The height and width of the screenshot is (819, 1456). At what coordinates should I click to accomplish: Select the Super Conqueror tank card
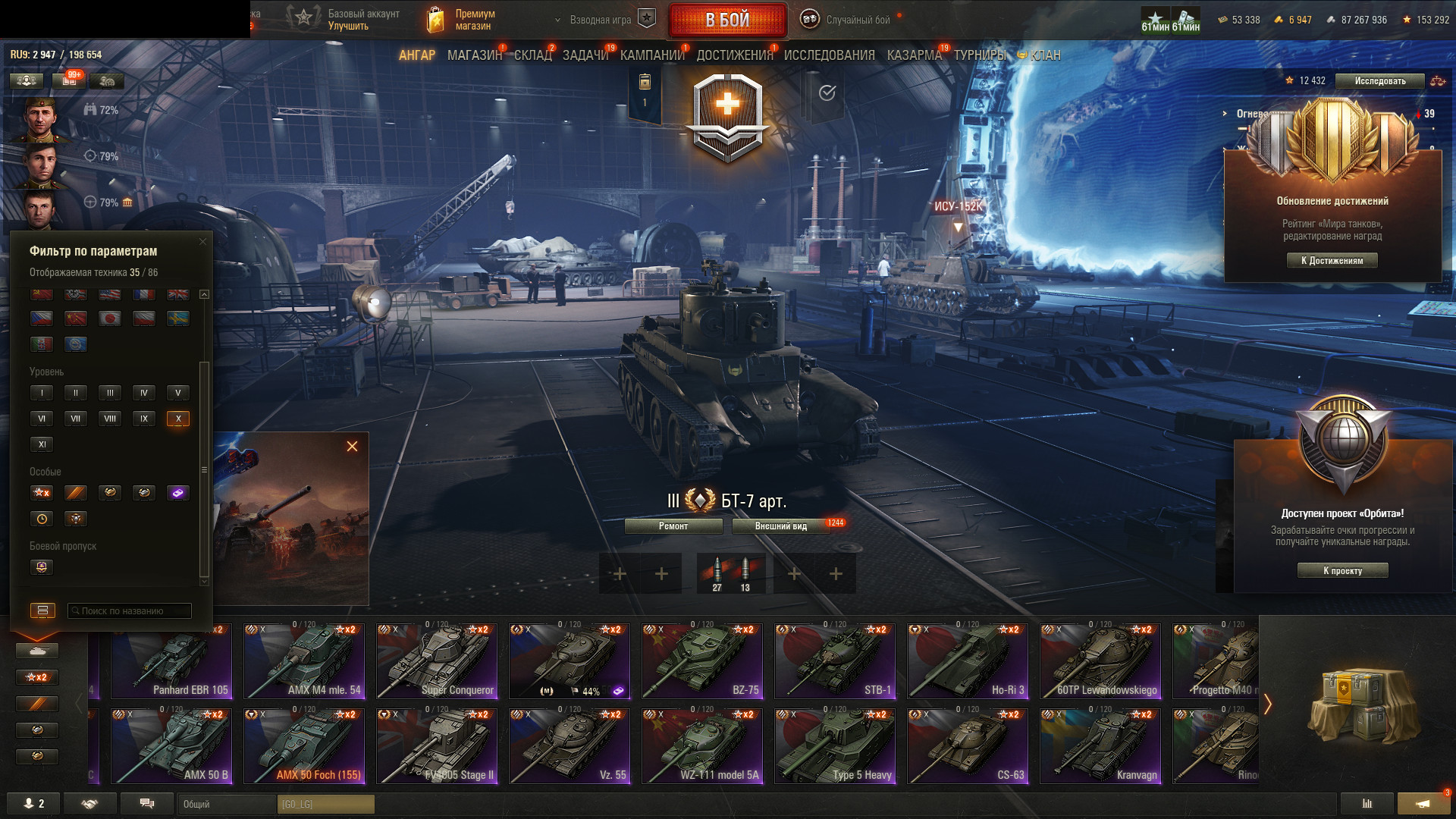(x=437, y=661)
